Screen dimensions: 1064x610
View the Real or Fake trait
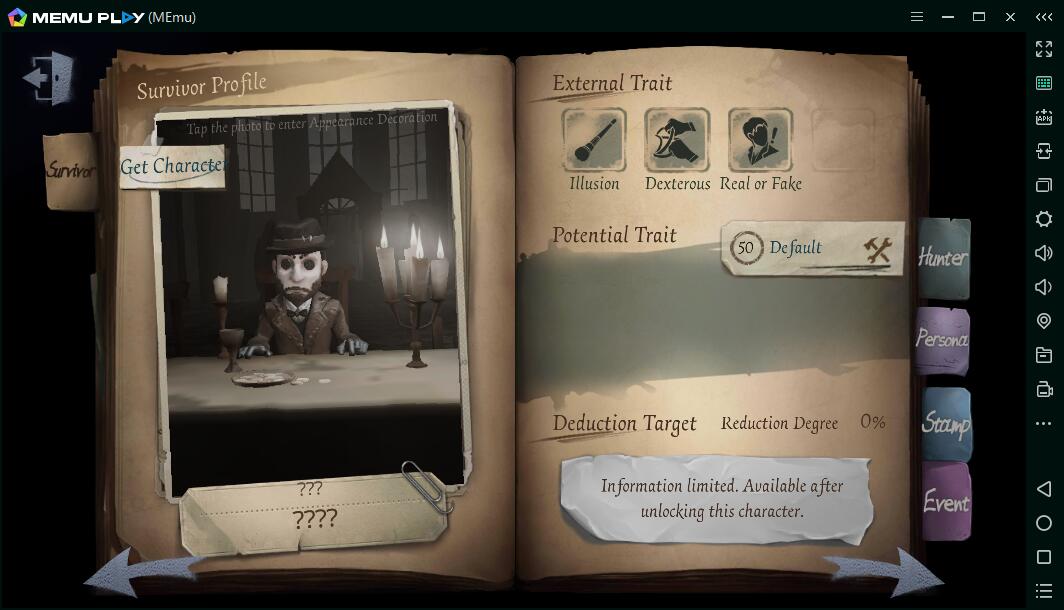[760, 140]
